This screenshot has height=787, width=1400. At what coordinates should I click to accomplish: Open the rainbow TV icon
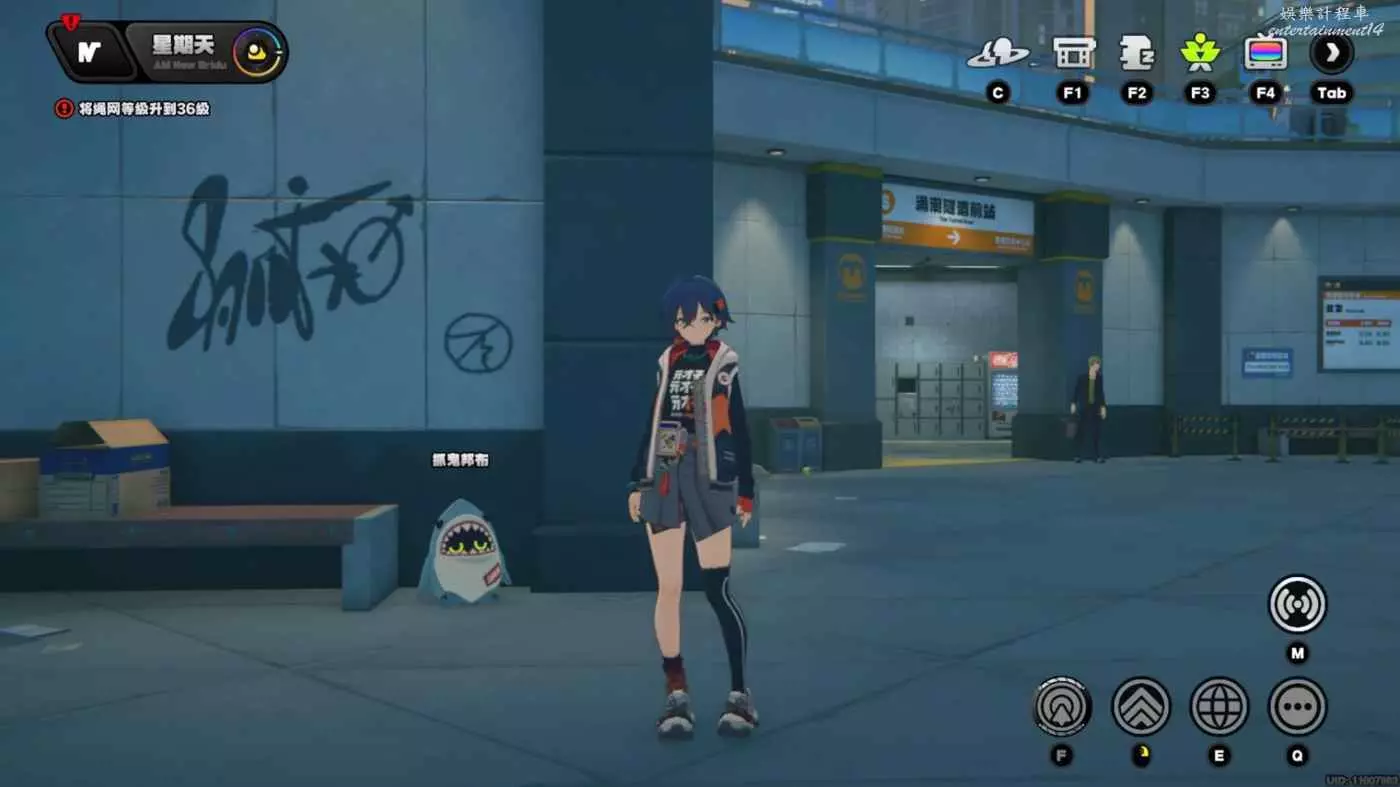[x=1265, y=53]
